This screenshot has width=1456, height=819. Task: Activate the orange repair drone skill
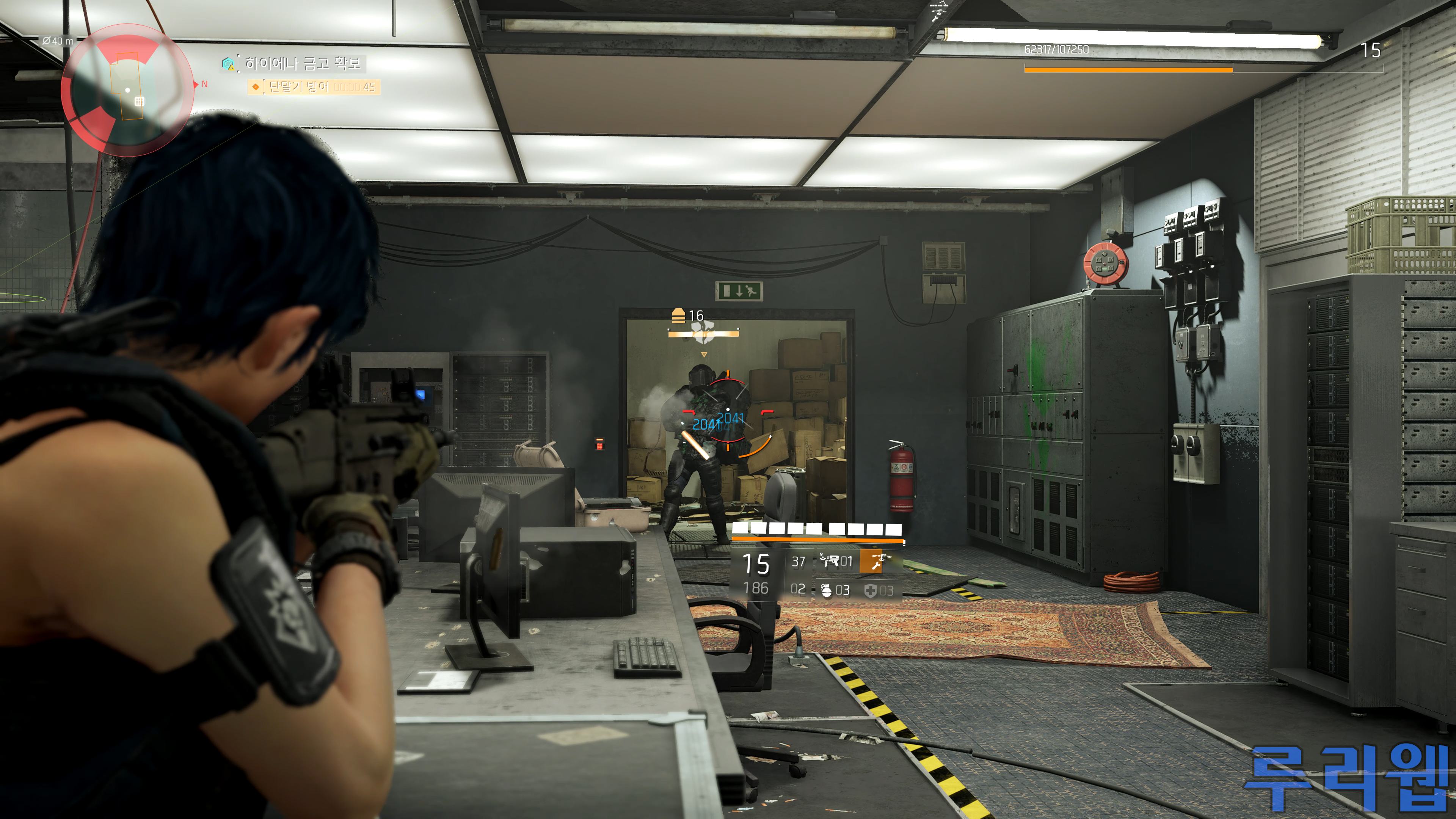click(x=871, y=562)
